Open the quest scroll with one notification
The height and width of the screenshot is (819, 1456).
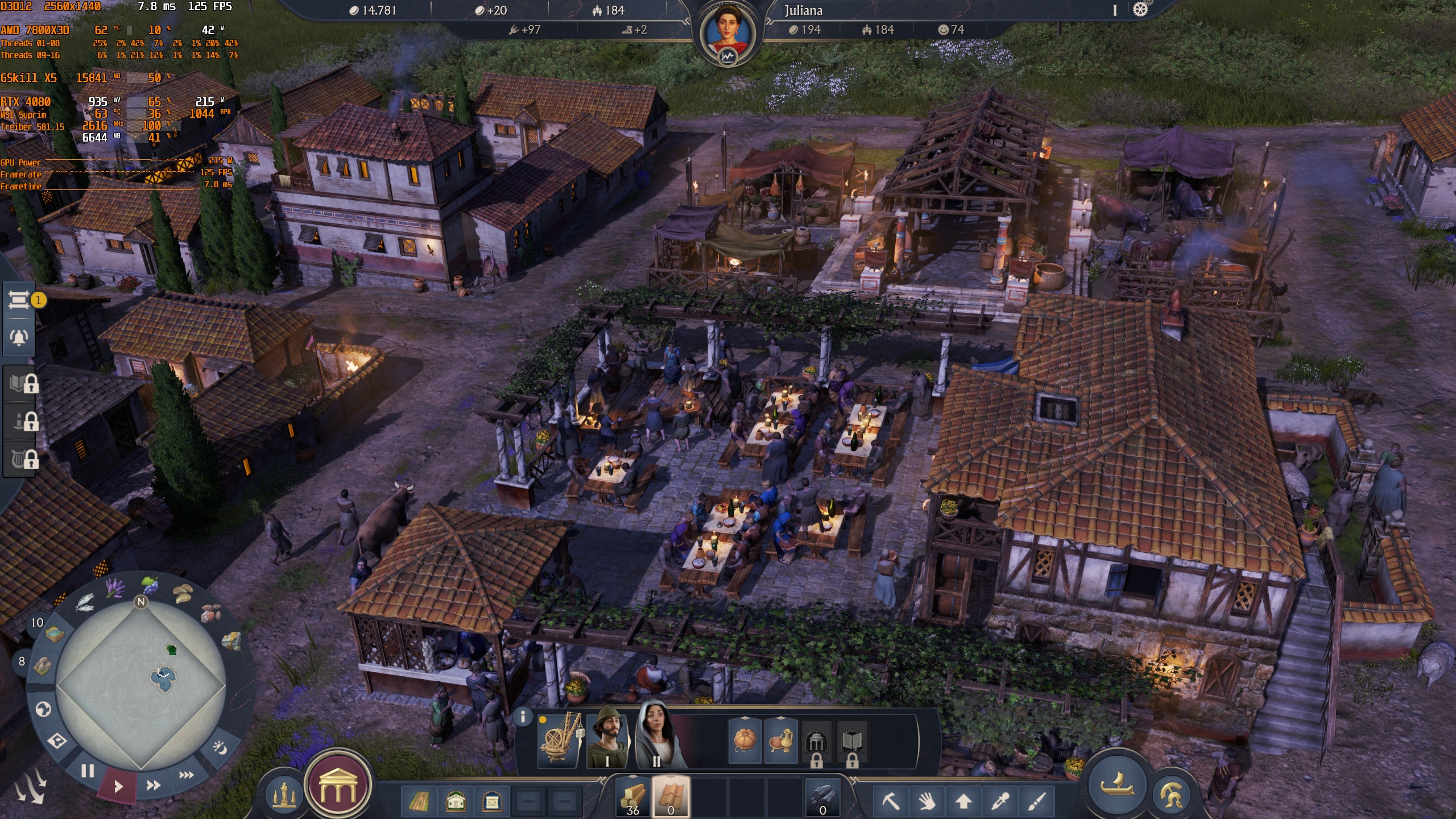[x=19, y=300]
